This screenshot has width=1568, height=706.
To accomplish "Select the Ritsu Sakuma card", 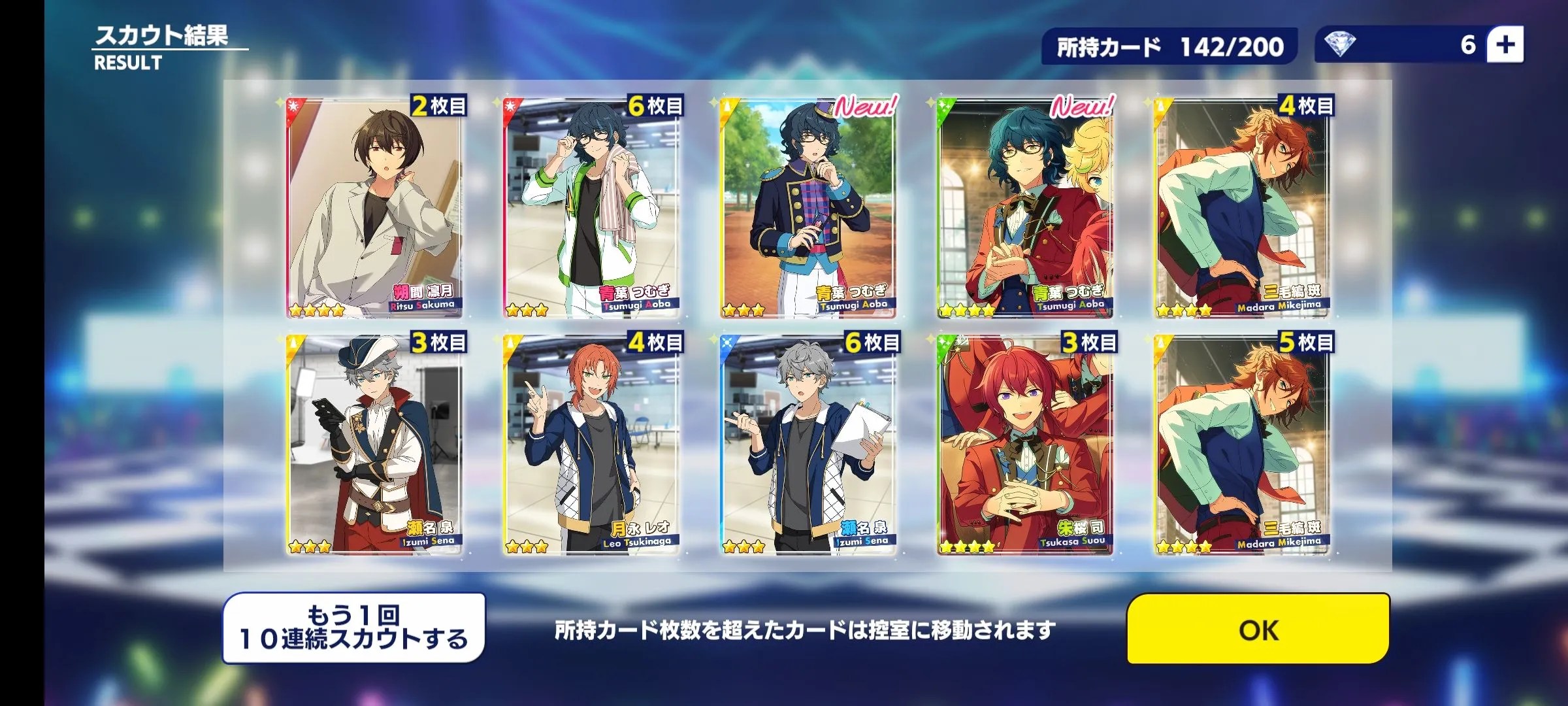I will [x=374, y=208].
